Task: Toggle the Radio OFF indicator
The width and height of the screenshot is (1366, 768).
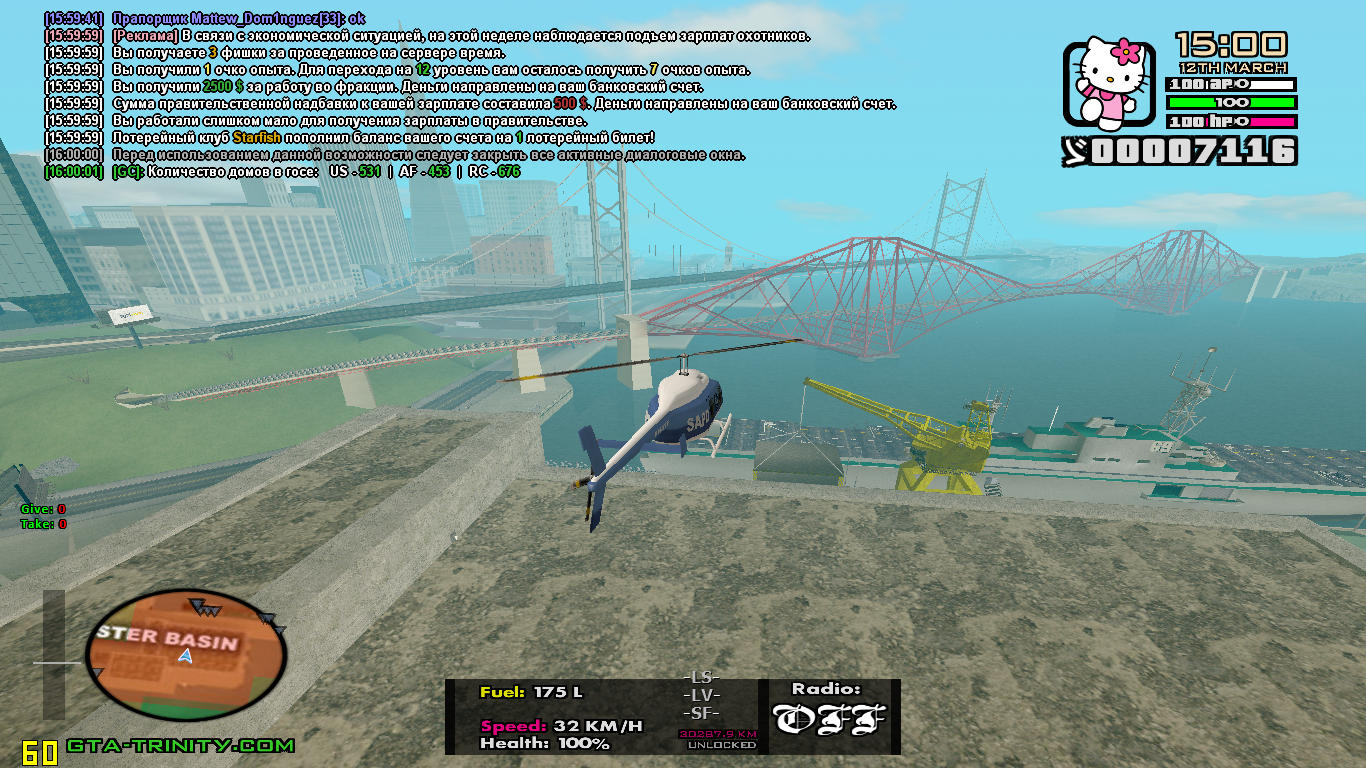Action: 829,719
